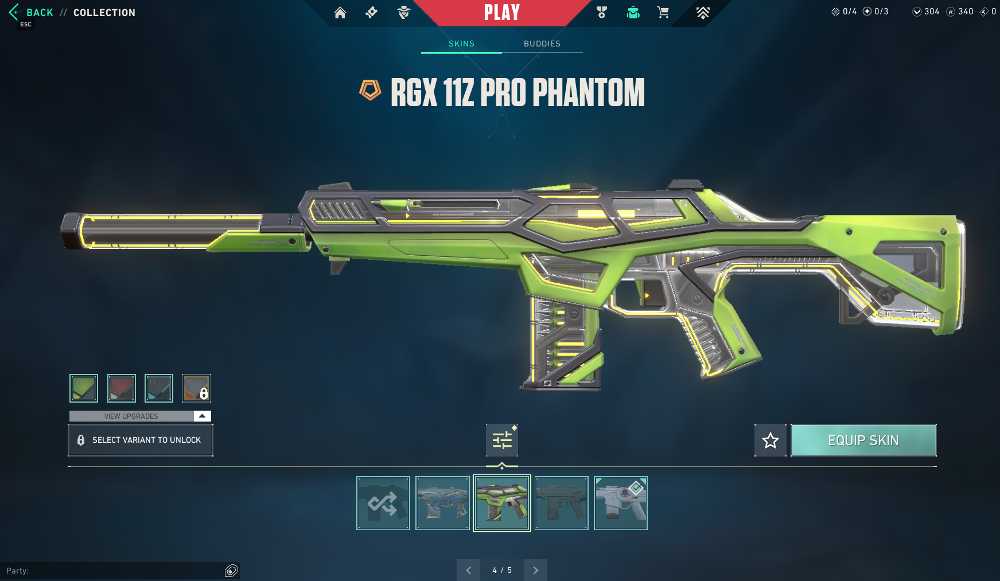Select the Skins tab
Screen dimensions: 1000x581
(x=461, y=44)
